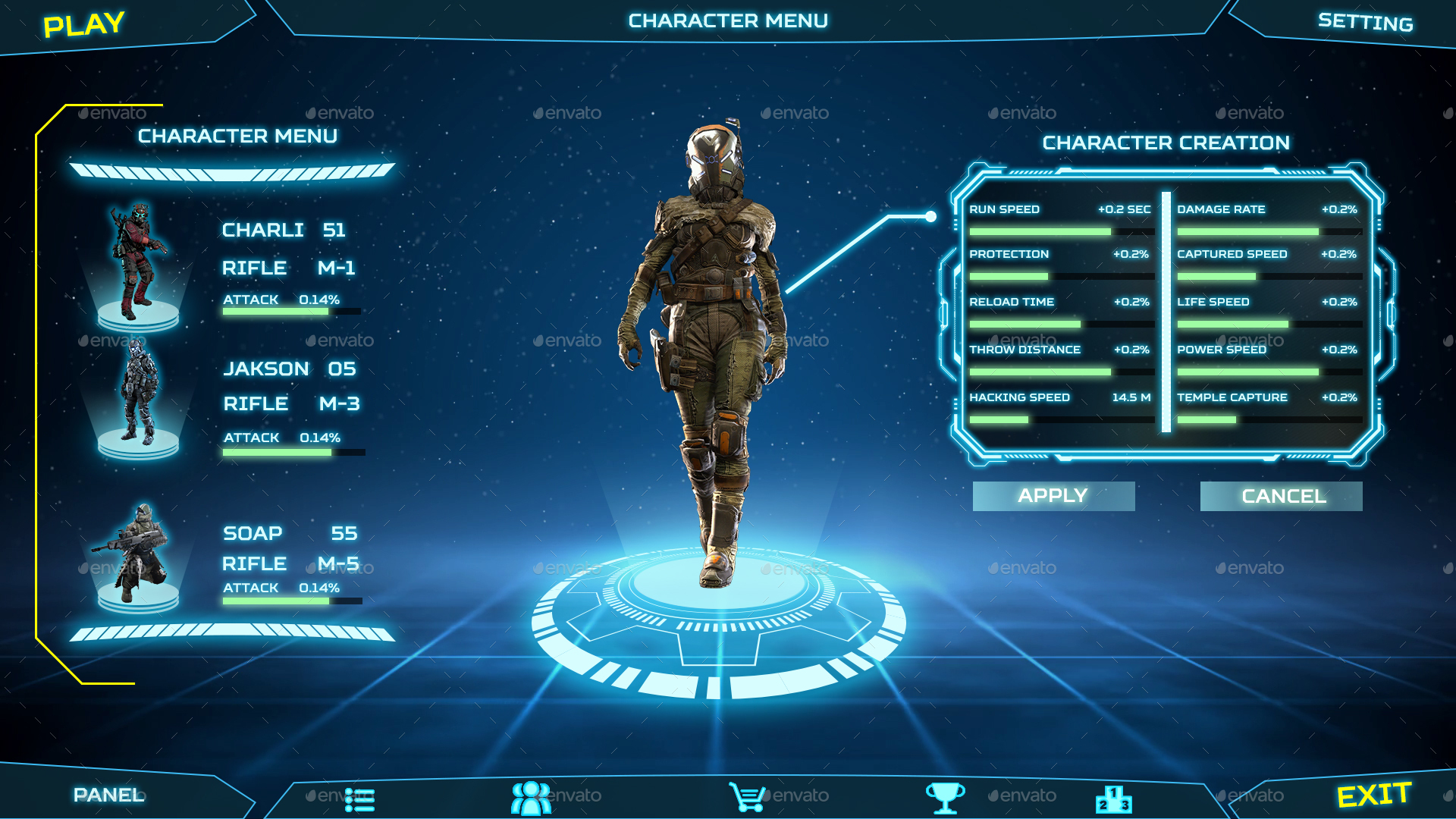This screenshot has width=1456, height=819.
Task: Click the APPLY button
Action: point(1053,495)
